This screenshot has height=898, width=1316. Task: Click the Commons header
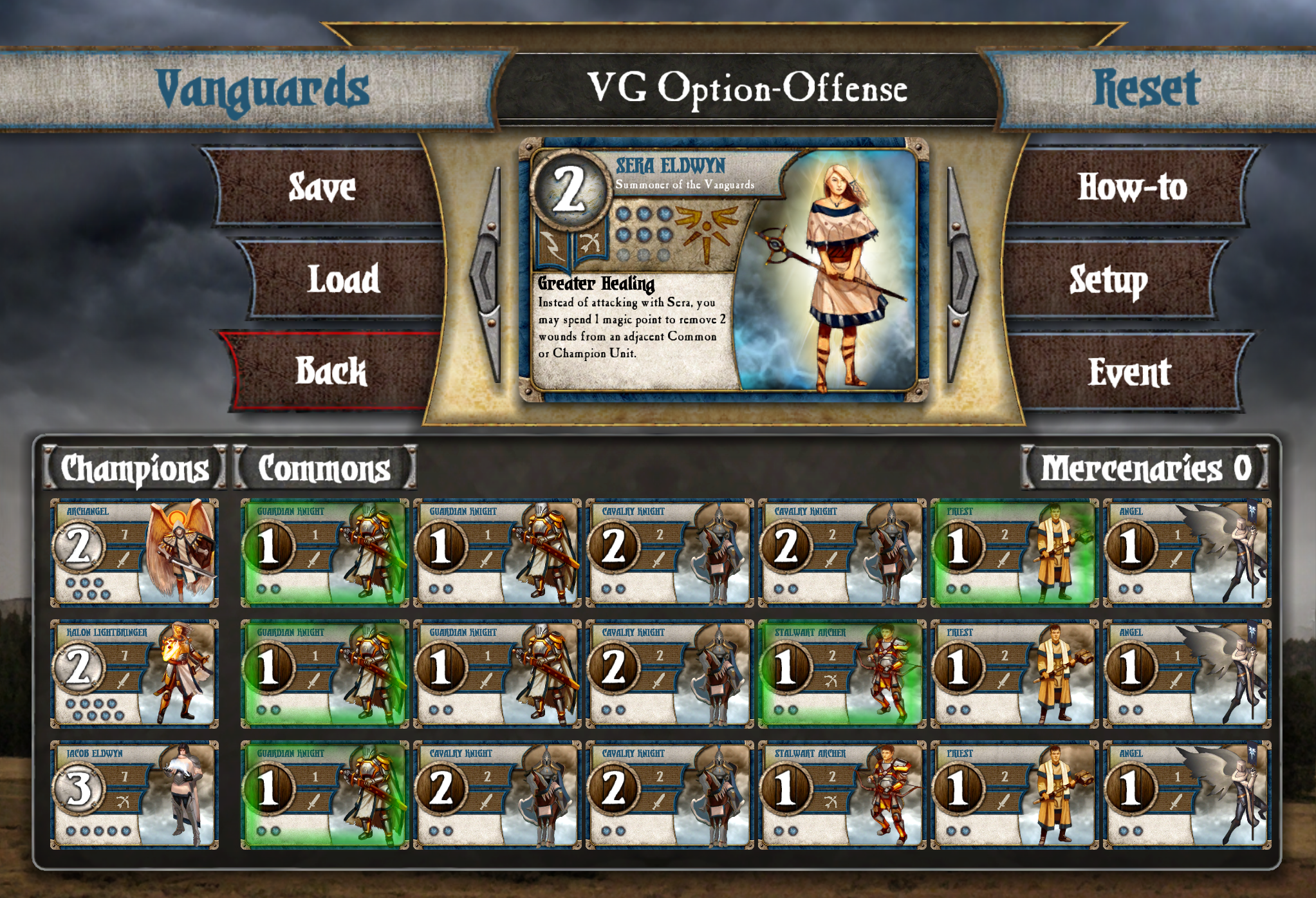[x=324, y=468]
